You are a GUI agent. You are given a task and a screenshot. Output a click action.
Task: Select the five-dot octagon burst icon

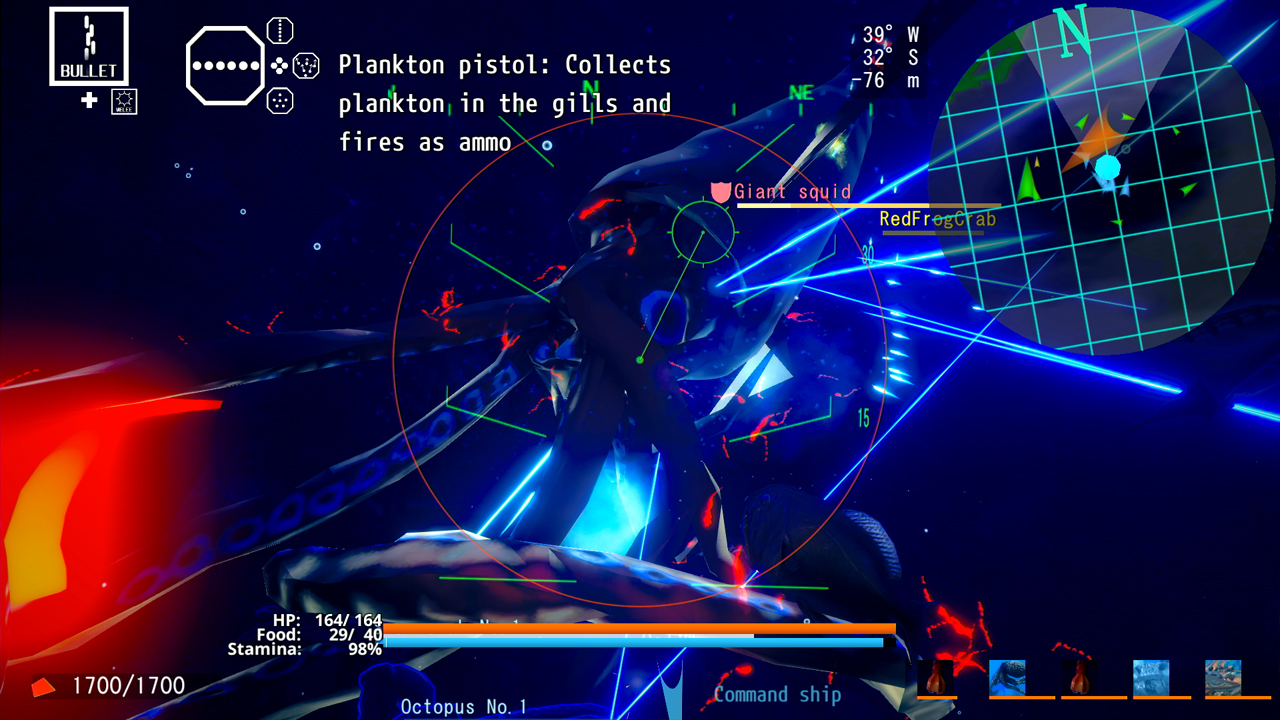click(280, 100)
